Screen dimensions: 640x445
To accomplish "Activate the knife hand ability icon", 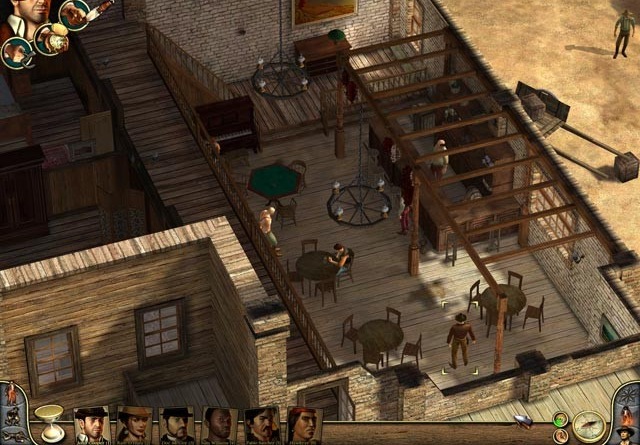I will 76,12.
